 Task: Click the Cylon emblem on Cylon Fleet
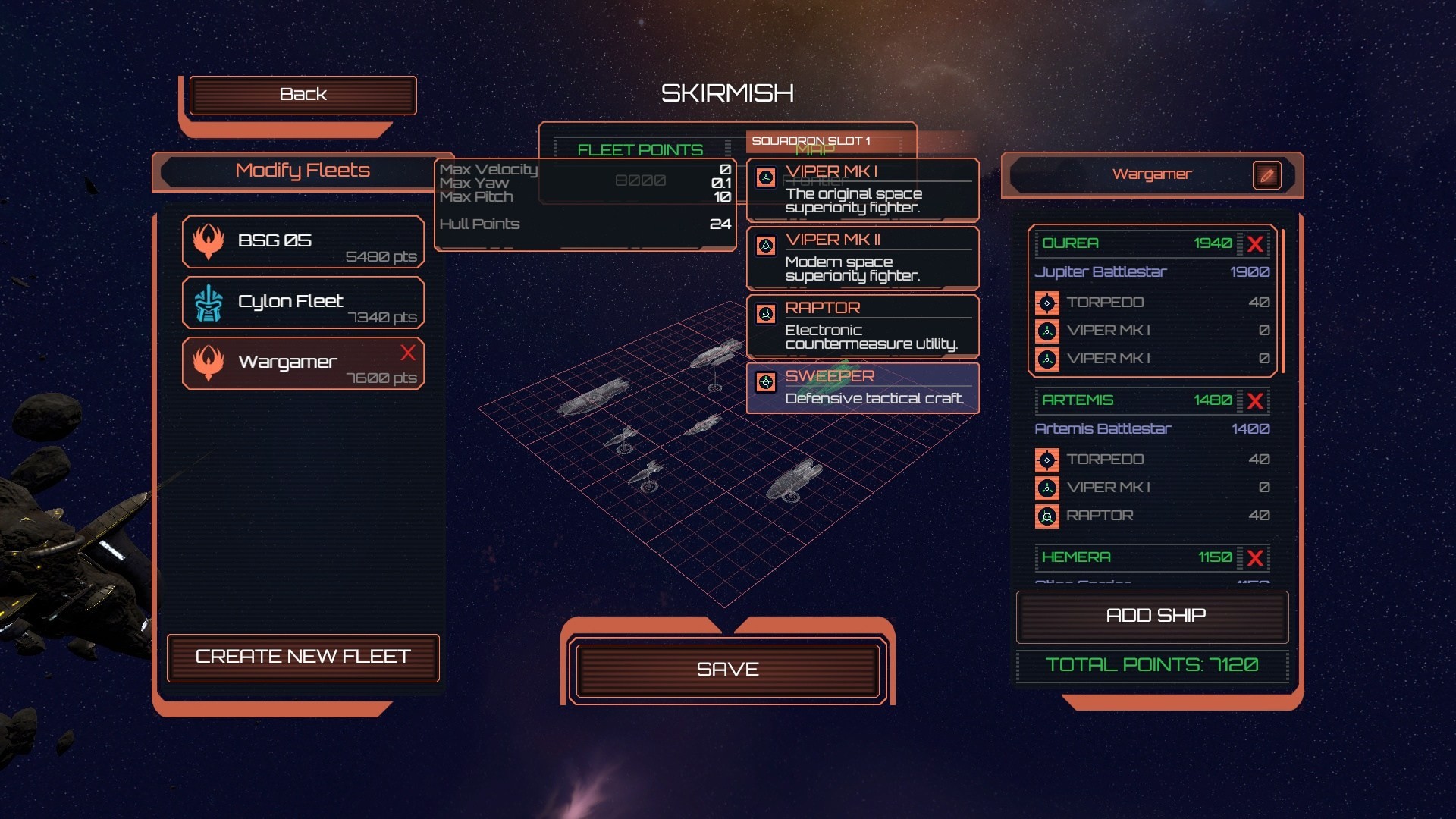click(210, 303)
